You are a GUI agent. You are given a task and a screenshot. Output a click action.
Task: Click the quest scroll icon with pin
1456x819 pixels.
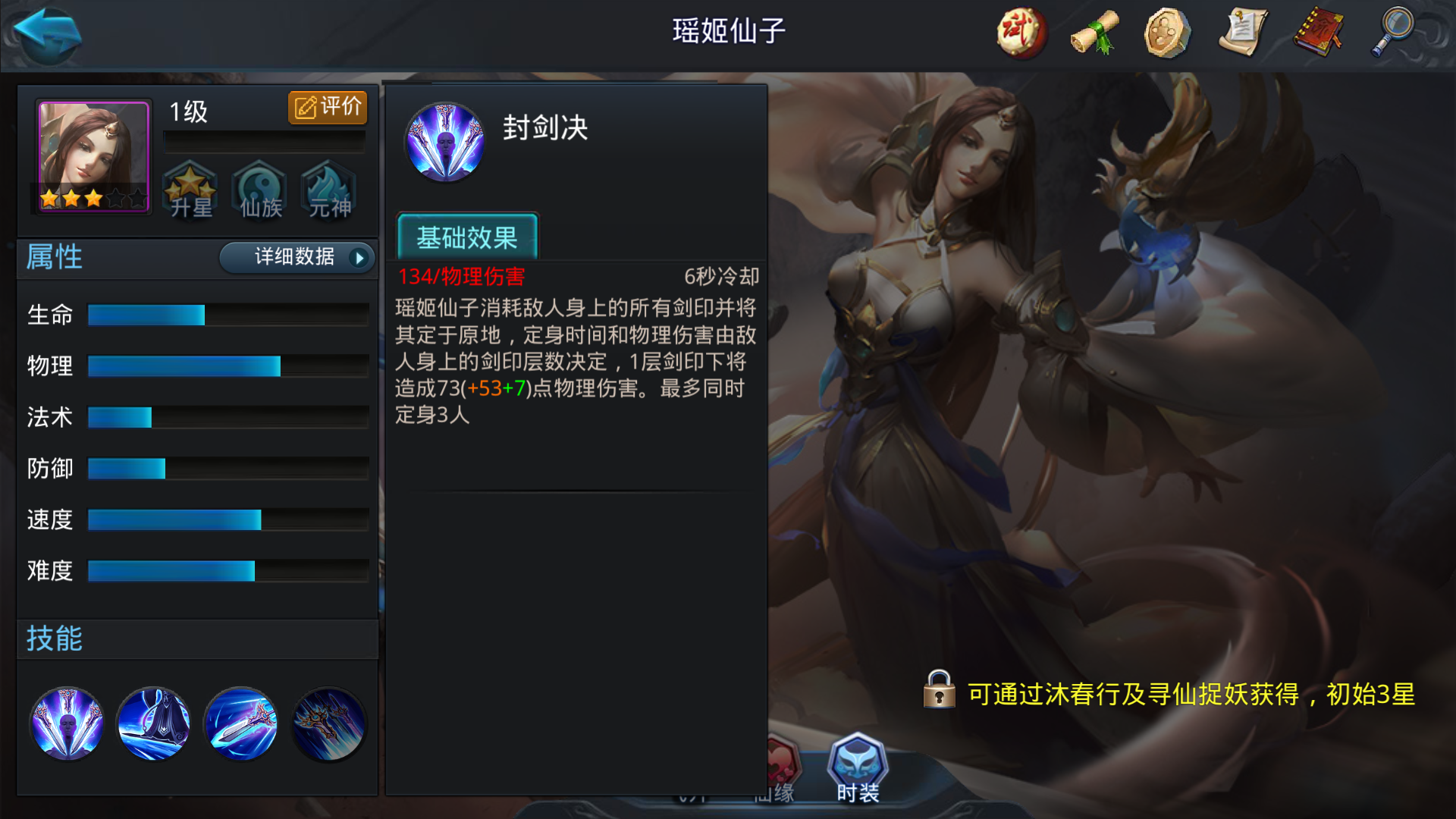point(1244,32)
